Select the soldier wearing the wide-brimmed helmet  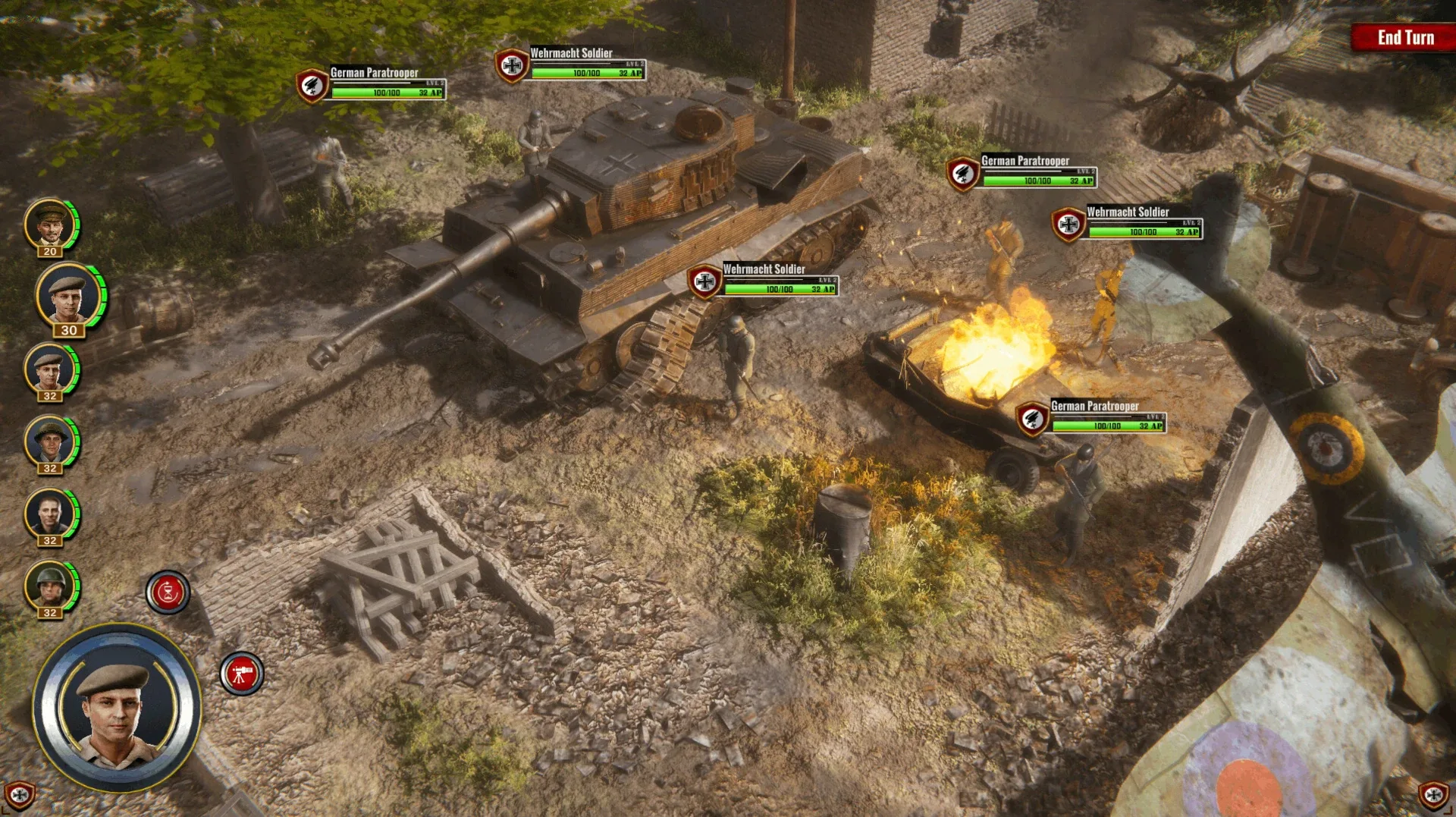[x=49, y=442]
